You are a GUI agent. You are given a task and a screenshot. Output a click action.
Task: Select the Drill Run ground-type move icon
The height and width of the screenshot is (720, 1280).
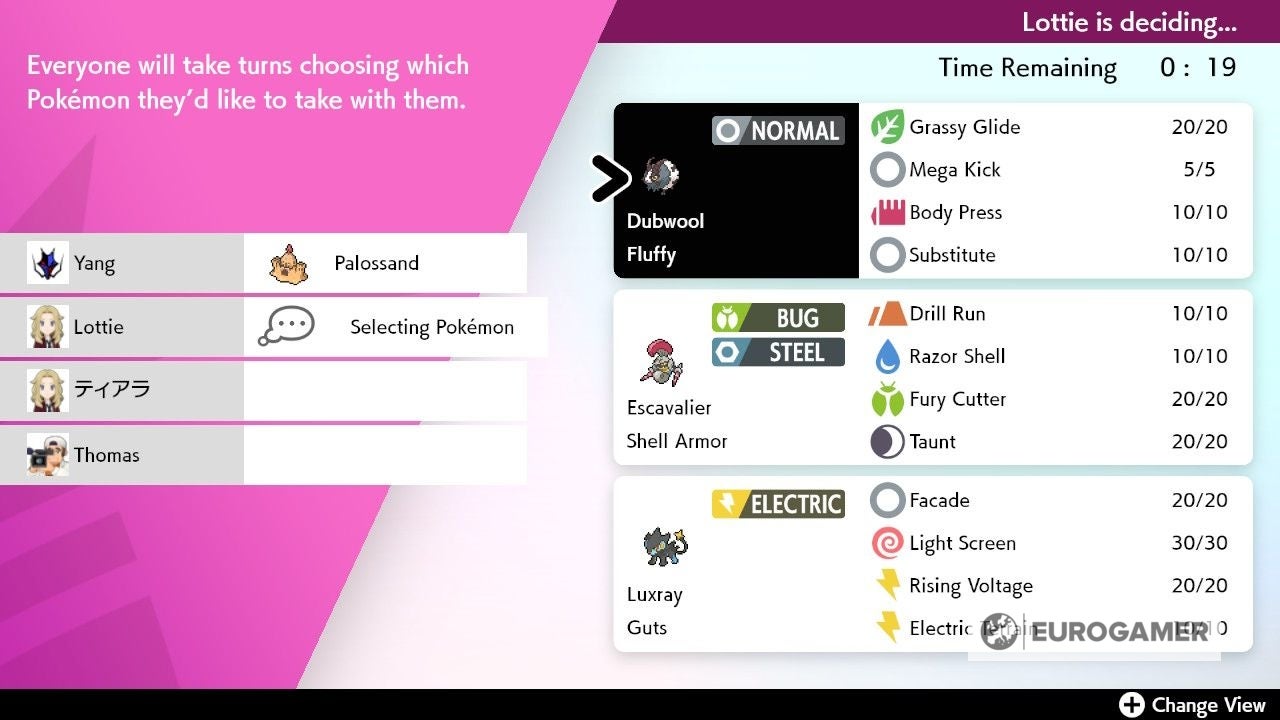(x=889, y=313)
